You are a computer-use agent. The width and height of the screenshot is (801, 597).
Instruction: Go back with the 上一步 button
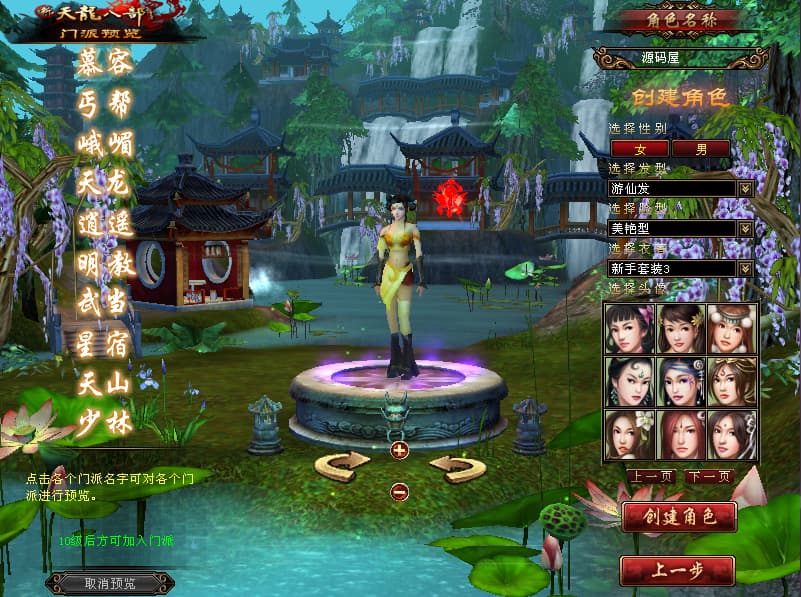tap(678, 570)
